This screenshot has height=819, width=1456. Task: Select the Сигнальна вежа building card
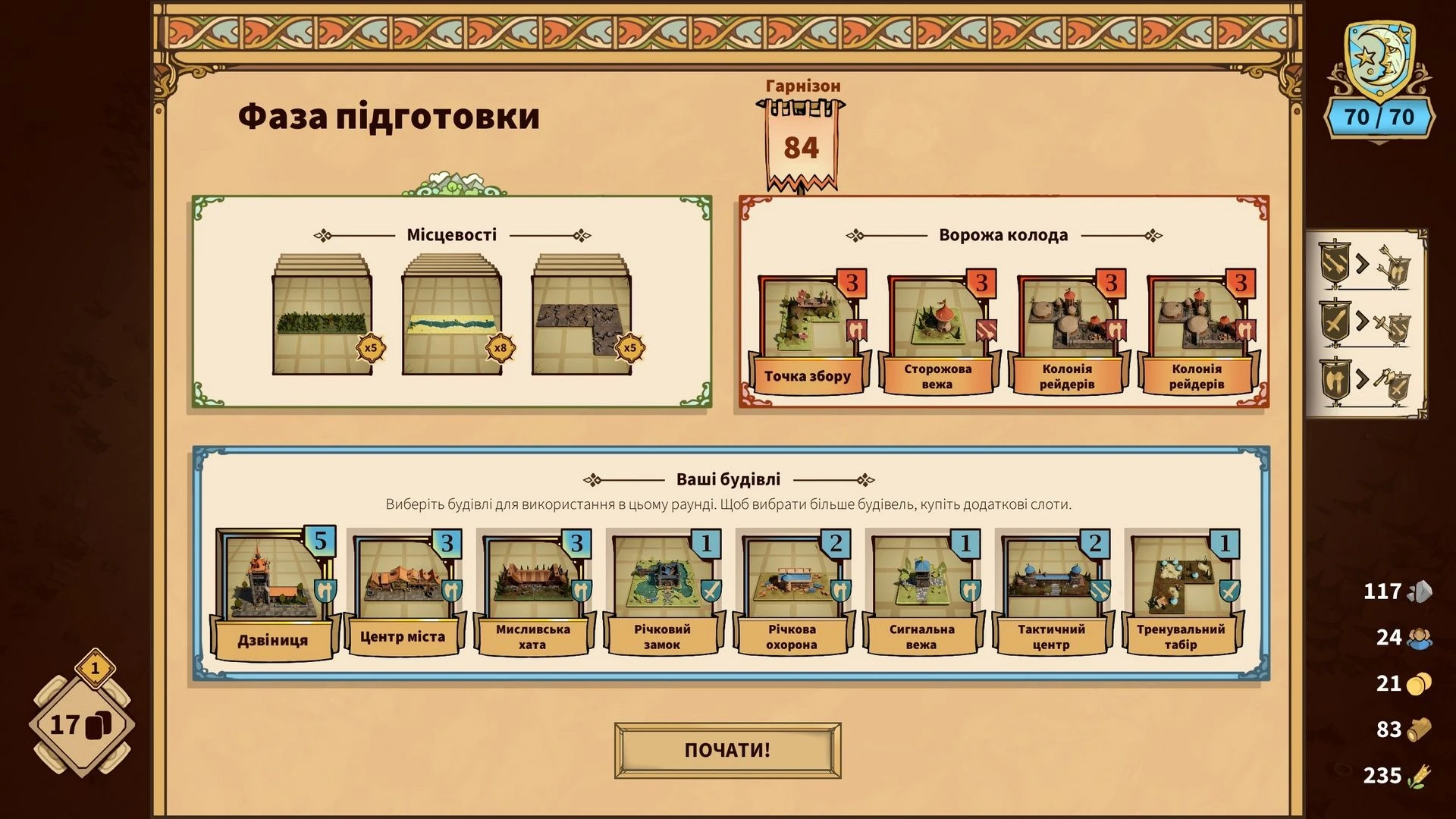921,593
